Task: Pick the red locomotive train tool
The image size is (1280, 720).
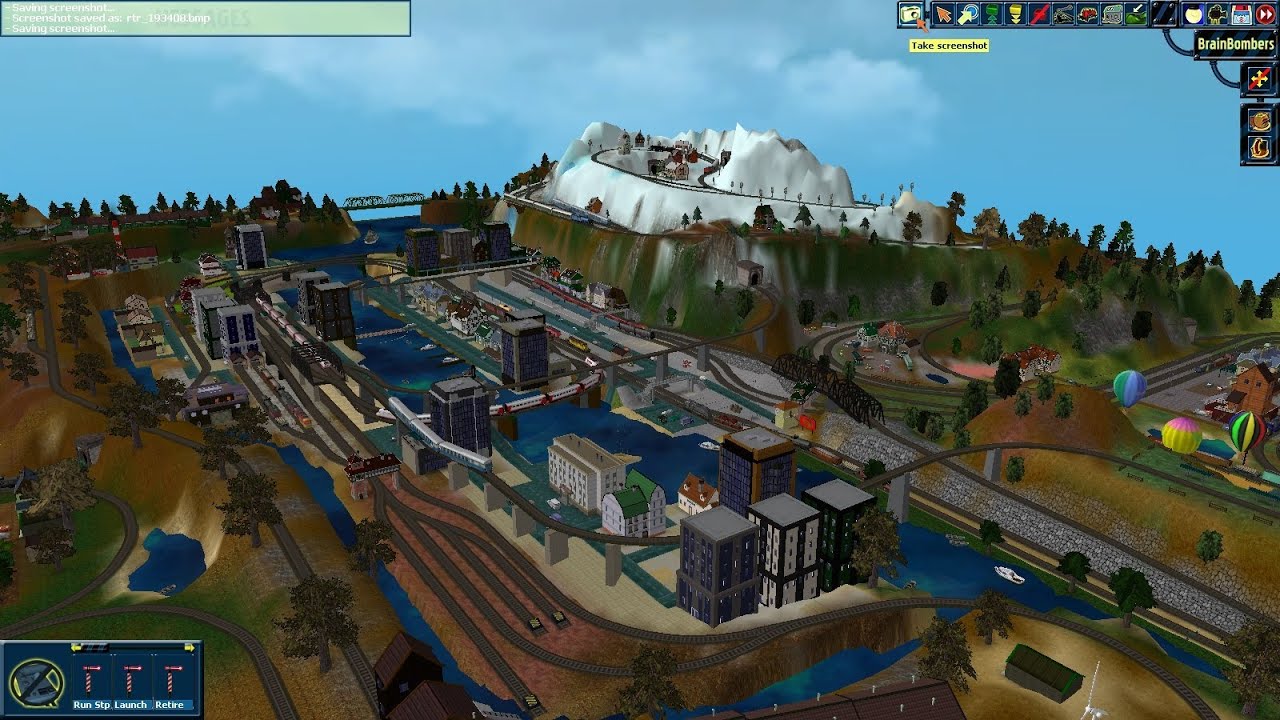Action: click(1088, 14)
